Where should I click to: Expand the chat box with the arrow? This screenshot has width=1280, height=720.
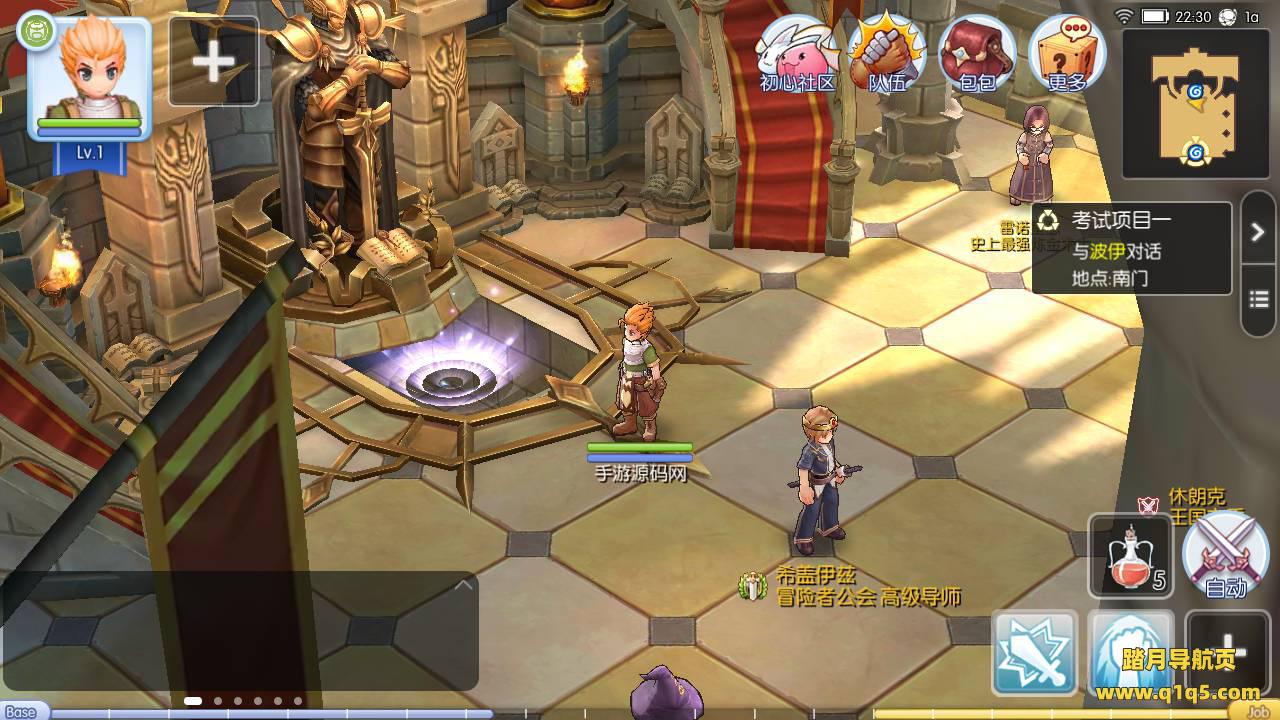pyautogui.click(x=462, y=586)
